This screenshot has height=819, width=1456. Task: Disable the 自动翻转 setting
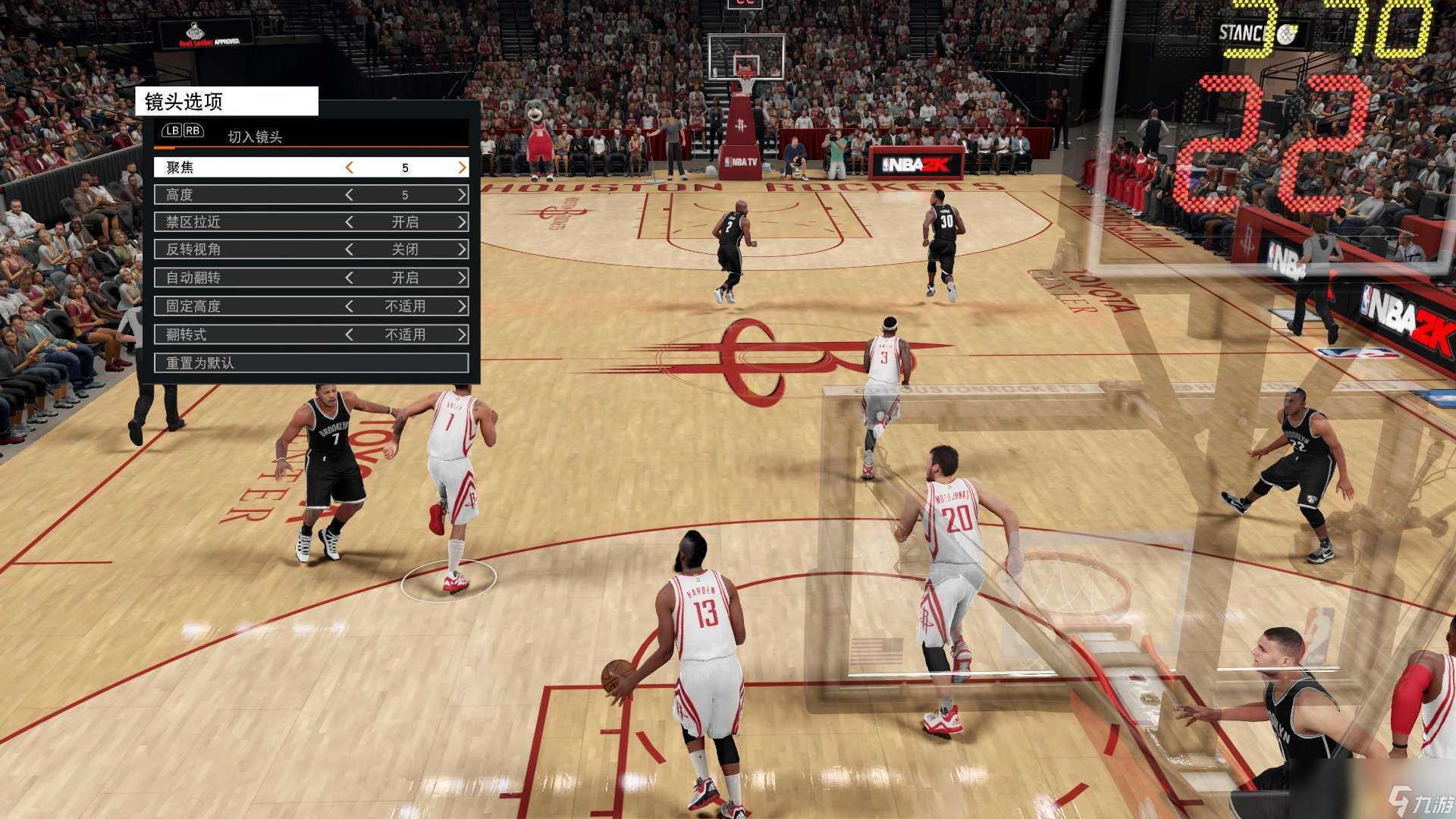click(x=461, y=278)
